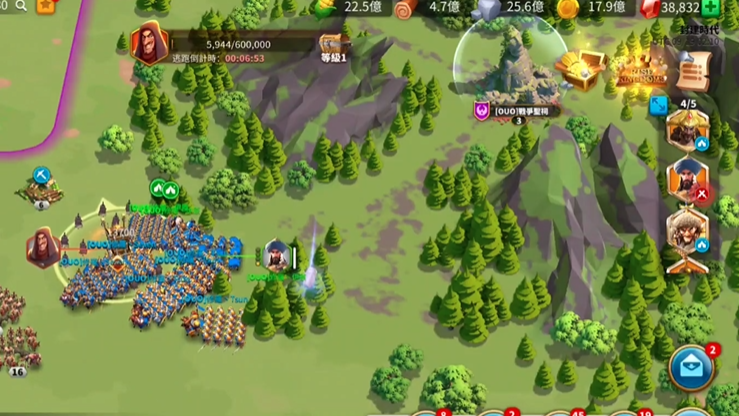739x416 pixels.
Task: Open the orange star bookmarks button
Action: [x=46, y=6]
